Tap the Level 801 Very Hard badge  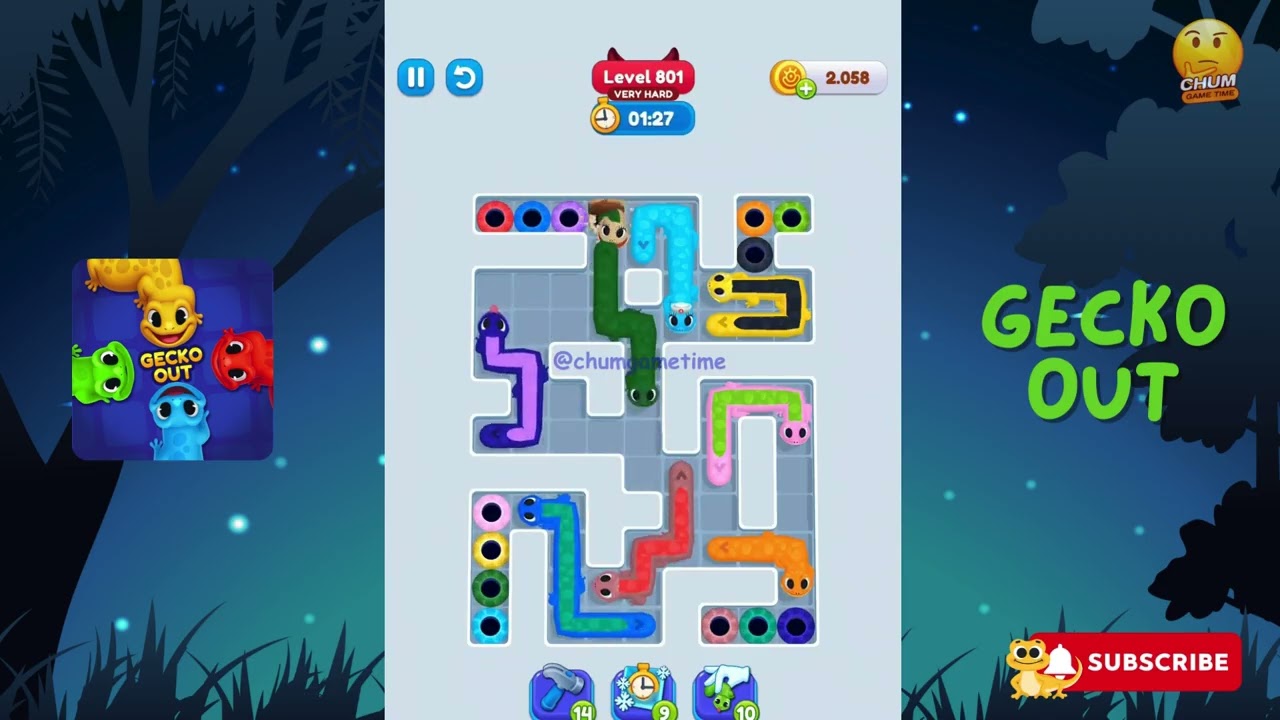[x=642, y=76]
